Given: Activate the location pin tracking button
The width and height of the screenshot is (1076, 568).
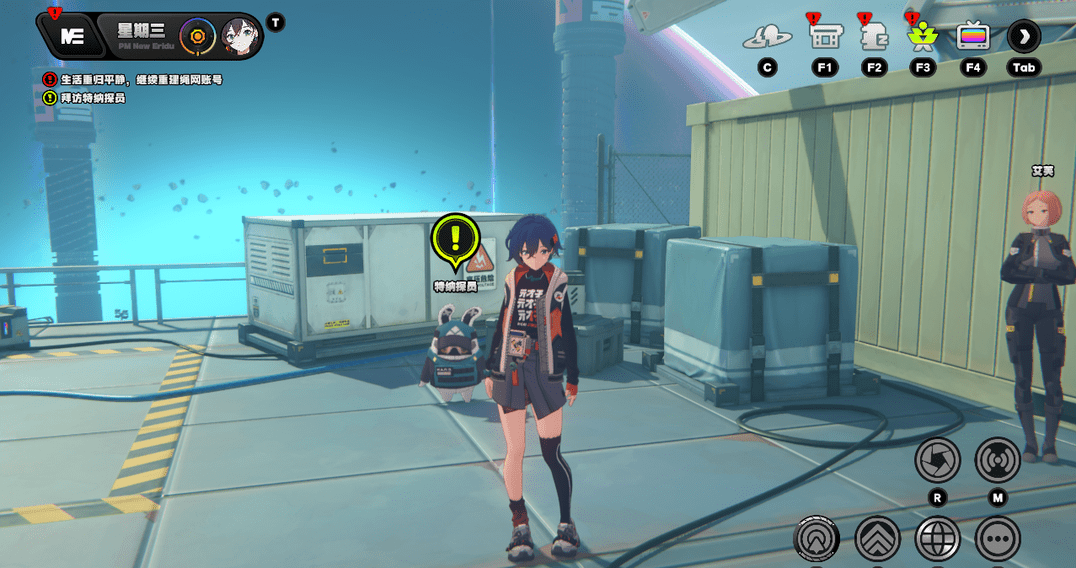Looking at the screenshot, I should 817,540.
